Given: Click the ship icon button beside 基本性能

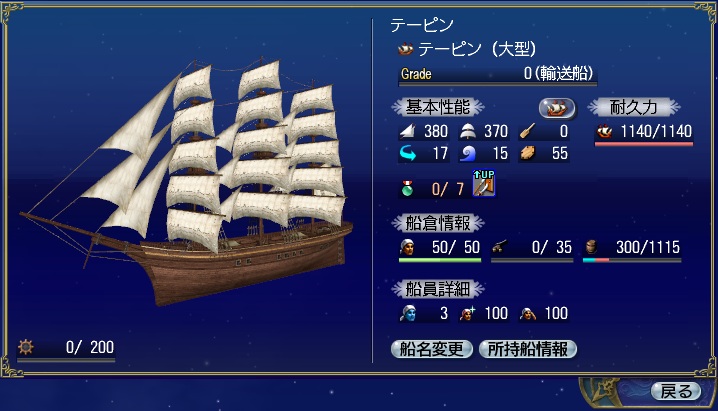Looking at the screenshot, I should 557,107.
